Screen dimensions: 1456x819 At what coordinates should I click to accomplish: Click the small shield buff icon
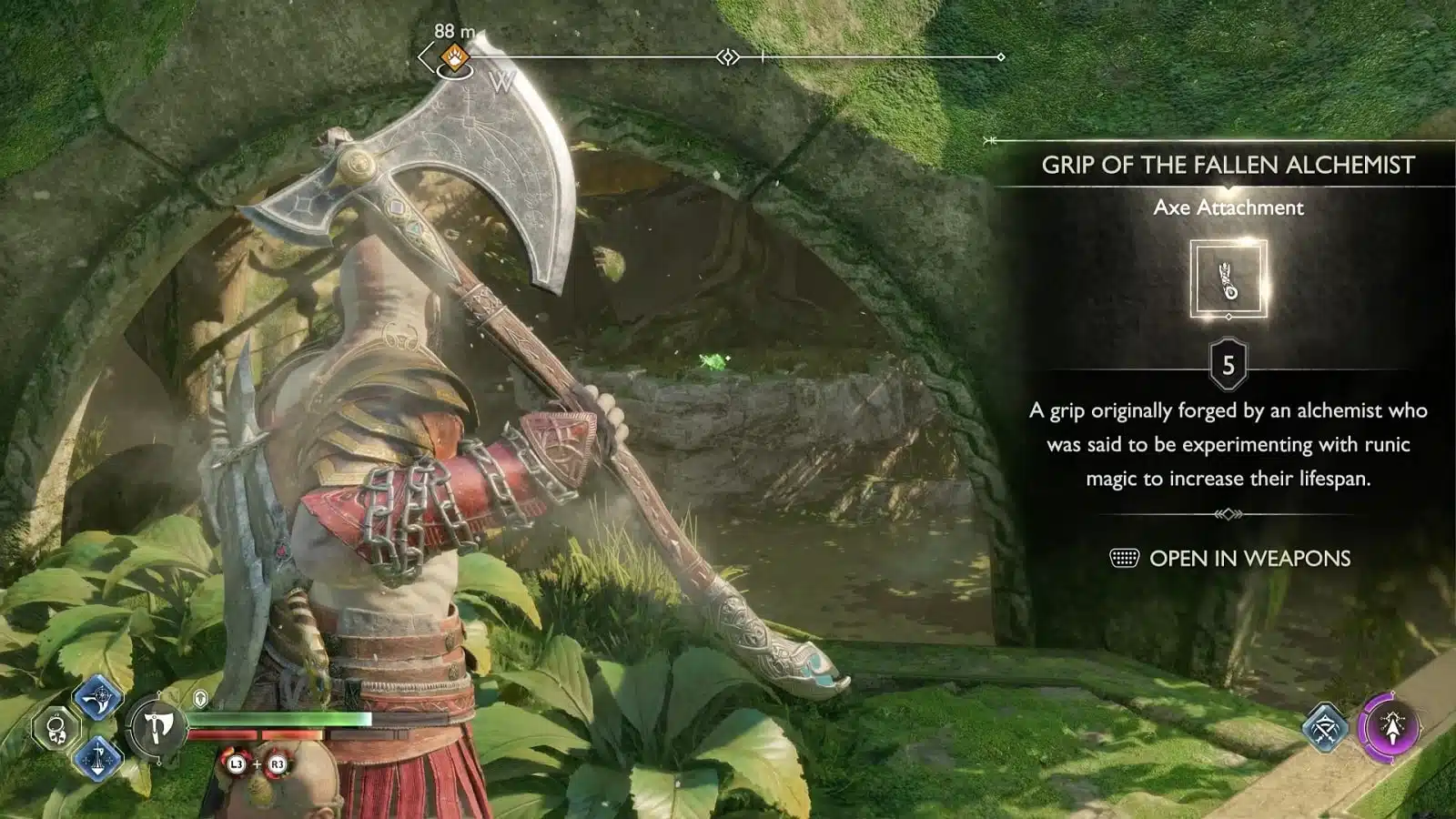click(x=201, y=699)
